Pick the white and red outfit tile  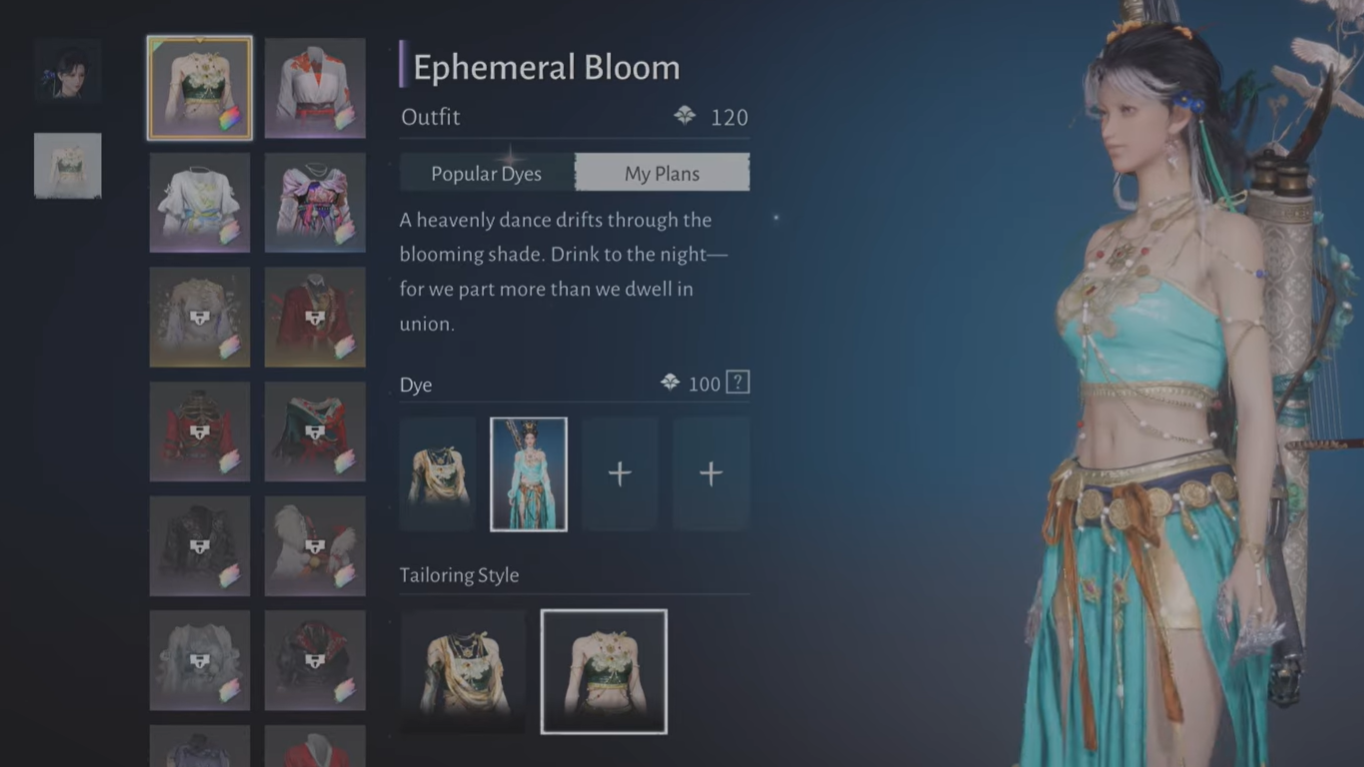pos(315,88)
